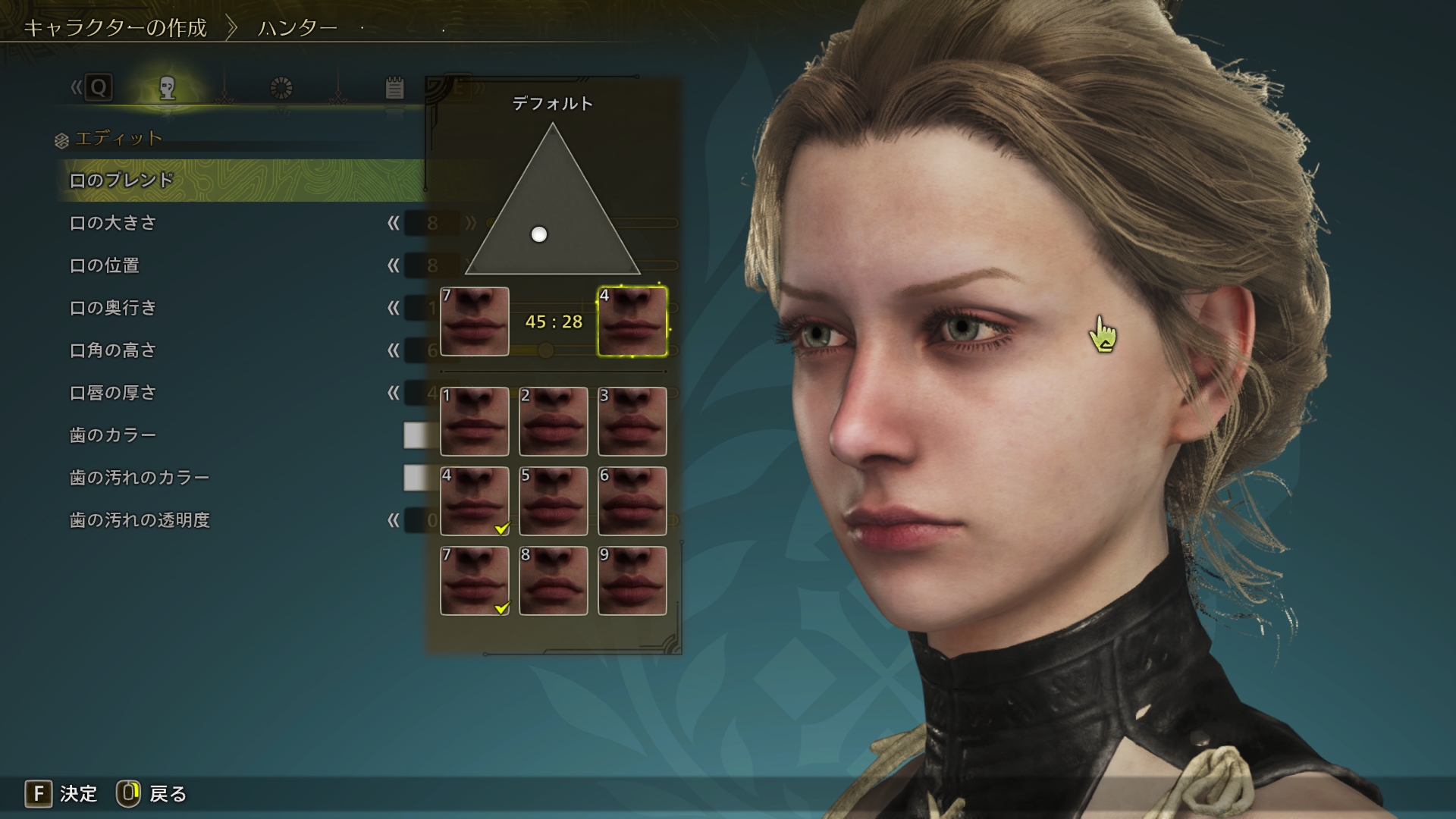This screenshot has width=1456, height=819.
Task: Open the round hair-style tab icon
Action: click(281, 89)
